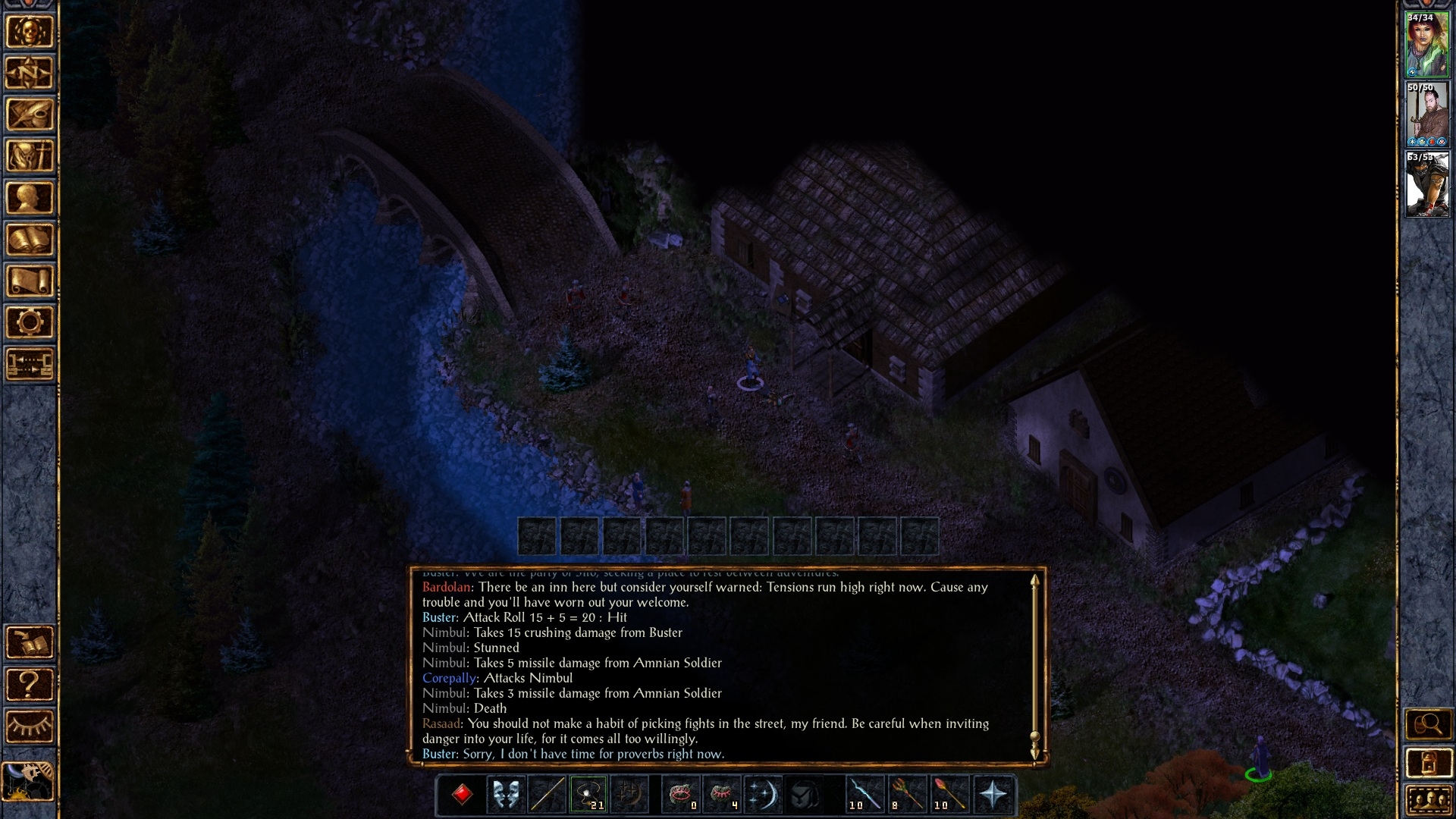Image resolution: width=1456 pixels, height=819 pixels.
Task: Click the magnifying glass button
Action: 1428,725
